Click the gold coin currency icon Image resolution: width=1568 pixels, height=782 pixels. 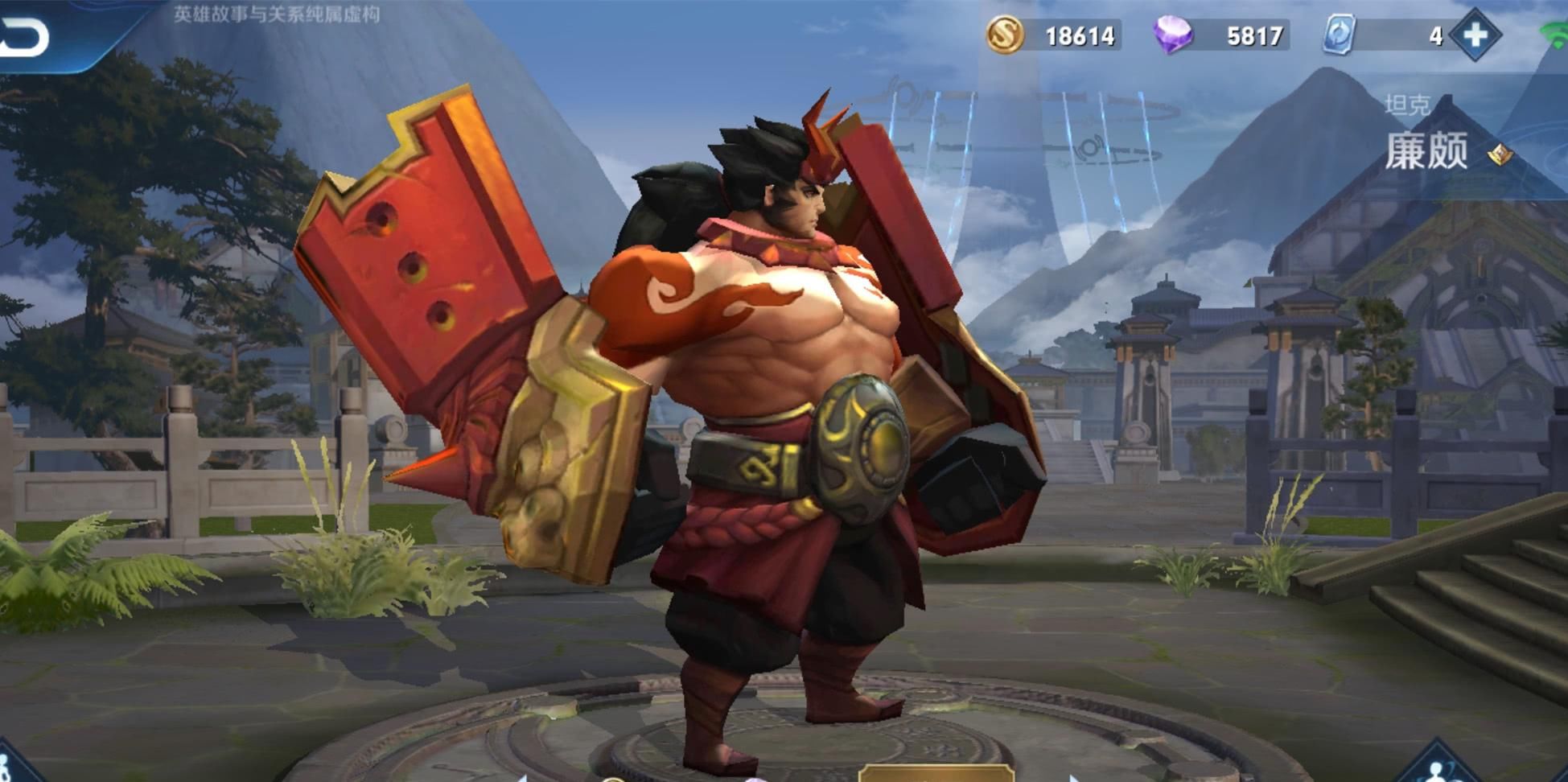click(x=1005, y=35)
